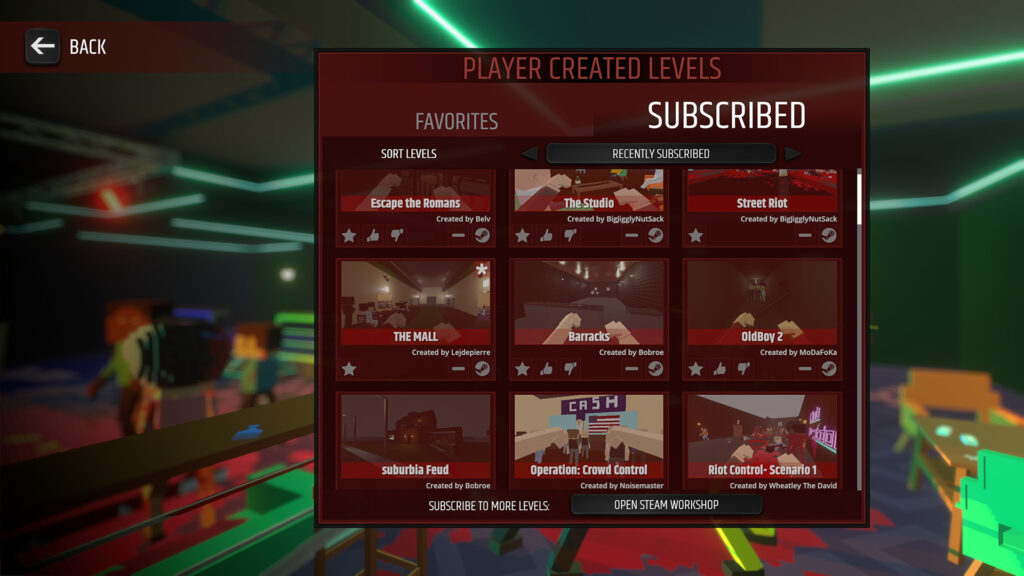
Task: Favorite Escape the Romans with its star
Action: (349, 236)
